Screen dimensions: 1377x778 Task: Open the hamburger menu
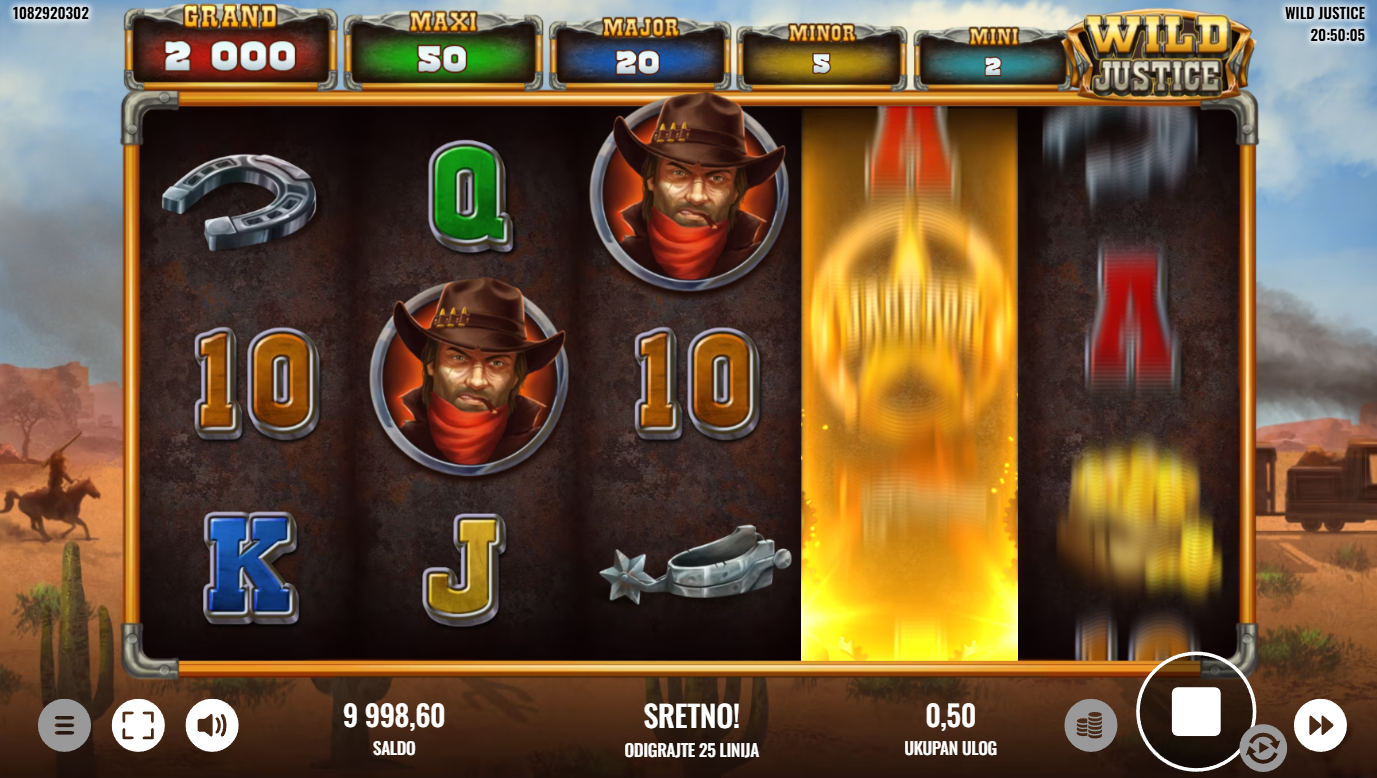click(x=64, y=725)
